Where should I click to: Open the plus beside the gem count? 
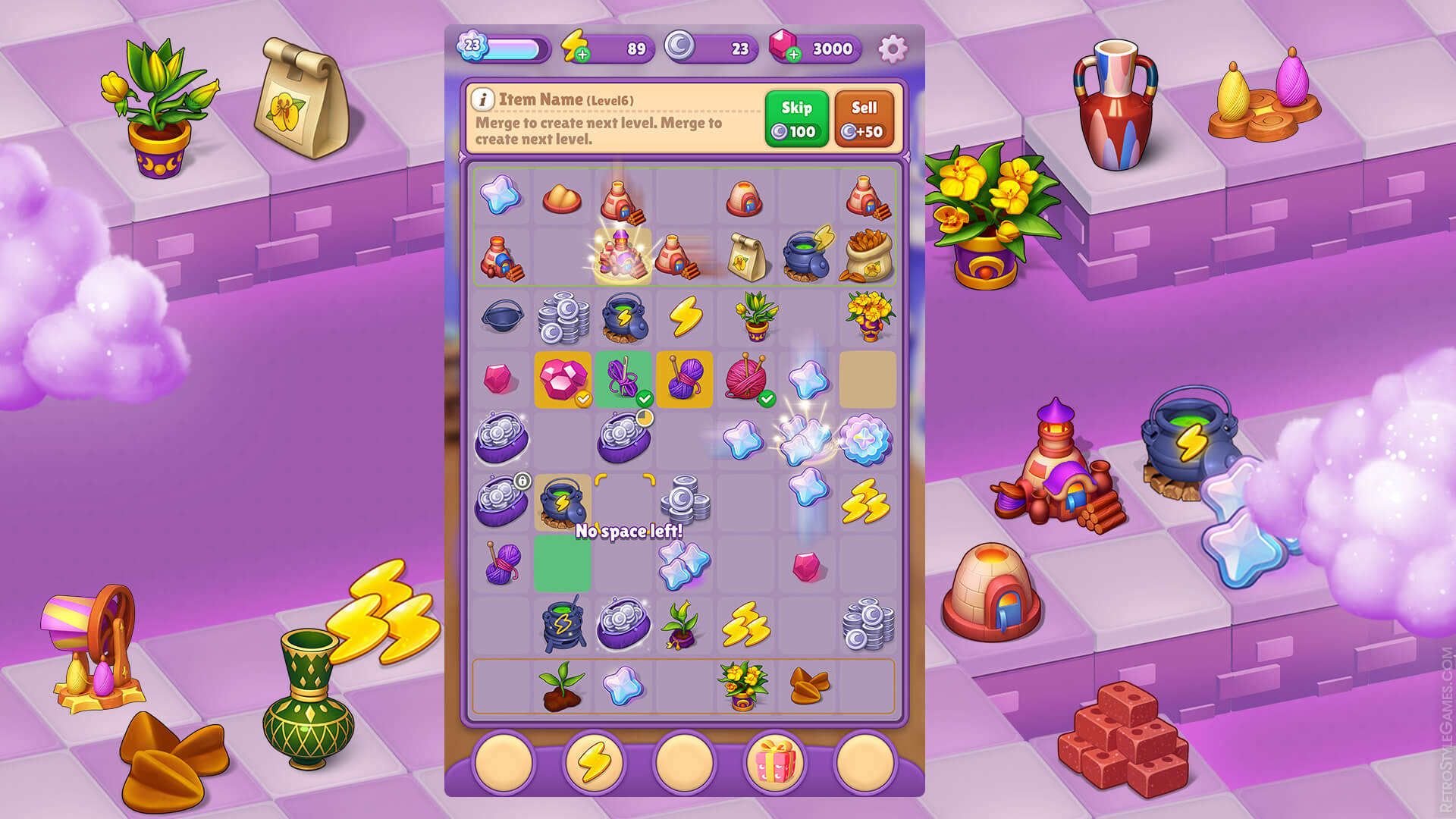point(794,54)
